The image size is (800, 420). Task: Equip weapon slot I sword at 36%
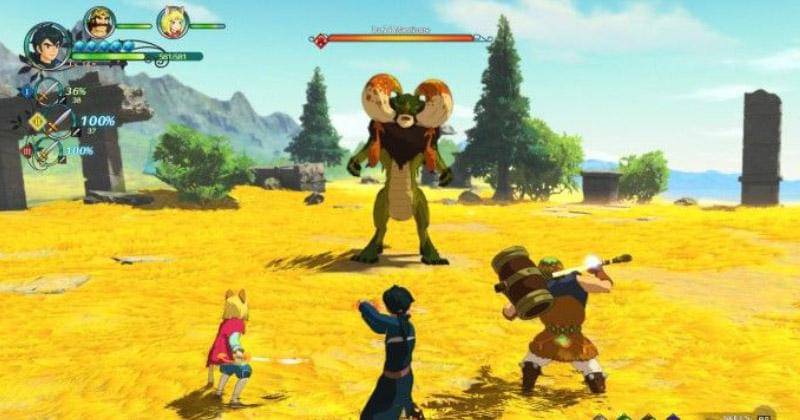pyautogui.click(x=48, y=92)
